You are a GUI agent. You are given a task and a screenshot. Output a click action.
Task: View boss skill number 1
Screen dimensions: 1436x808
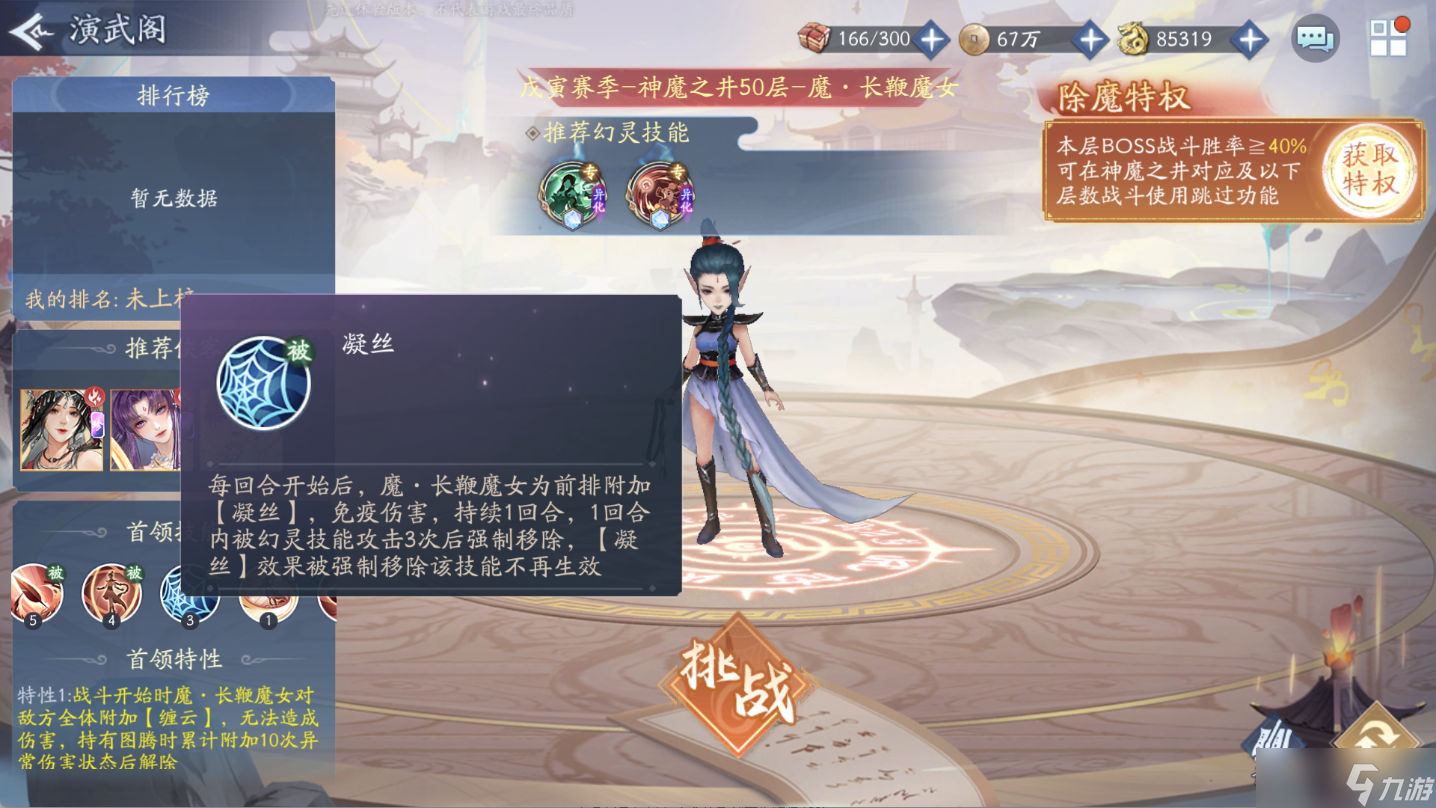click(x=266, y=594)
